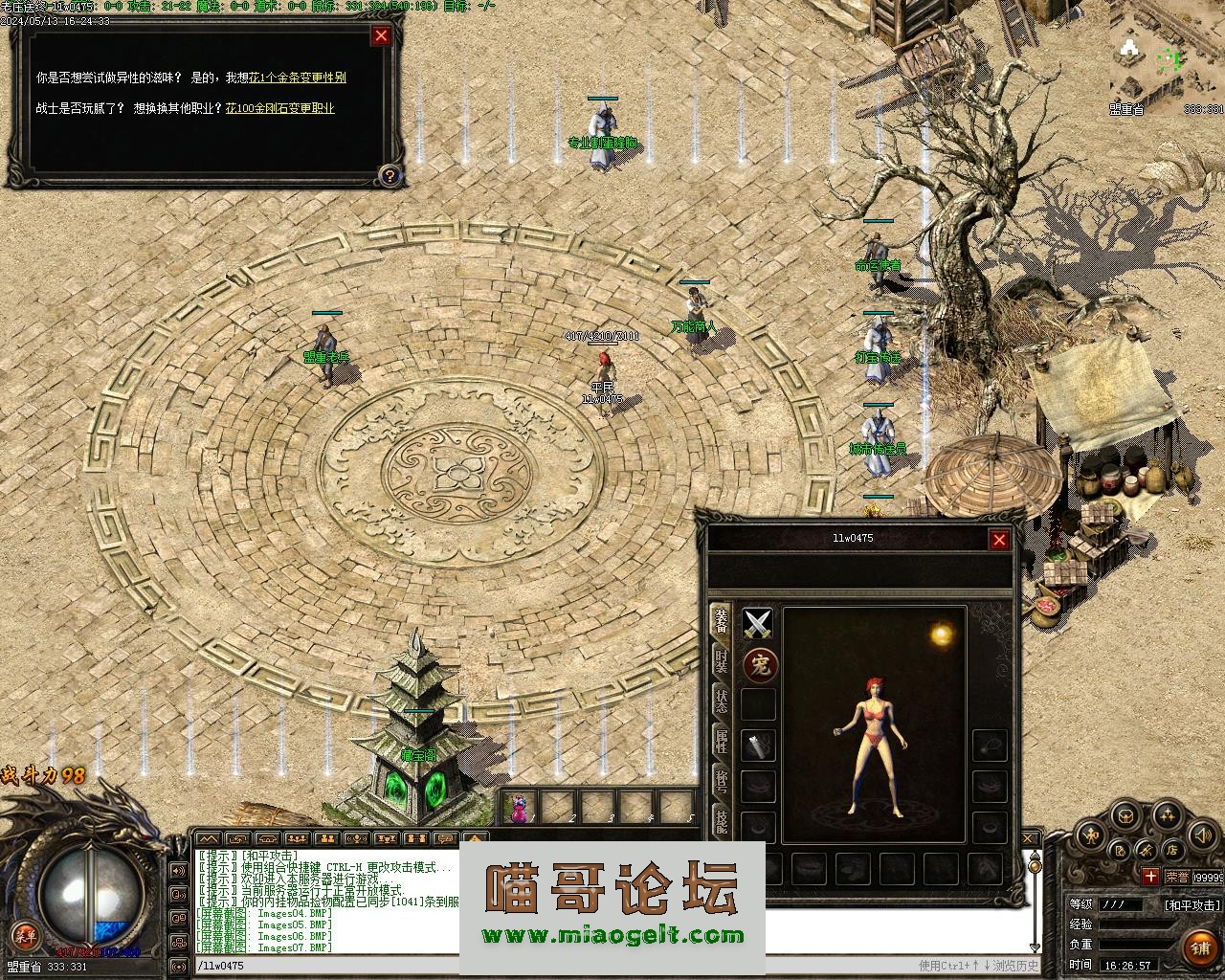This screenshot has height=980, width=1225.
Task: Open the round 菜单 menu button
Action: point(22,934)
